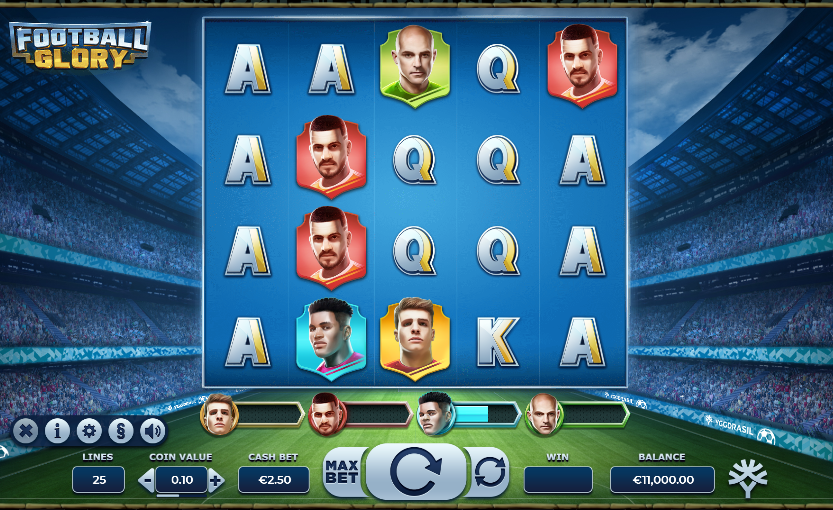This screenshot has height=510, width=833.
Task: Activate the autoplay double-arrow button
Action: pos(490,472)
